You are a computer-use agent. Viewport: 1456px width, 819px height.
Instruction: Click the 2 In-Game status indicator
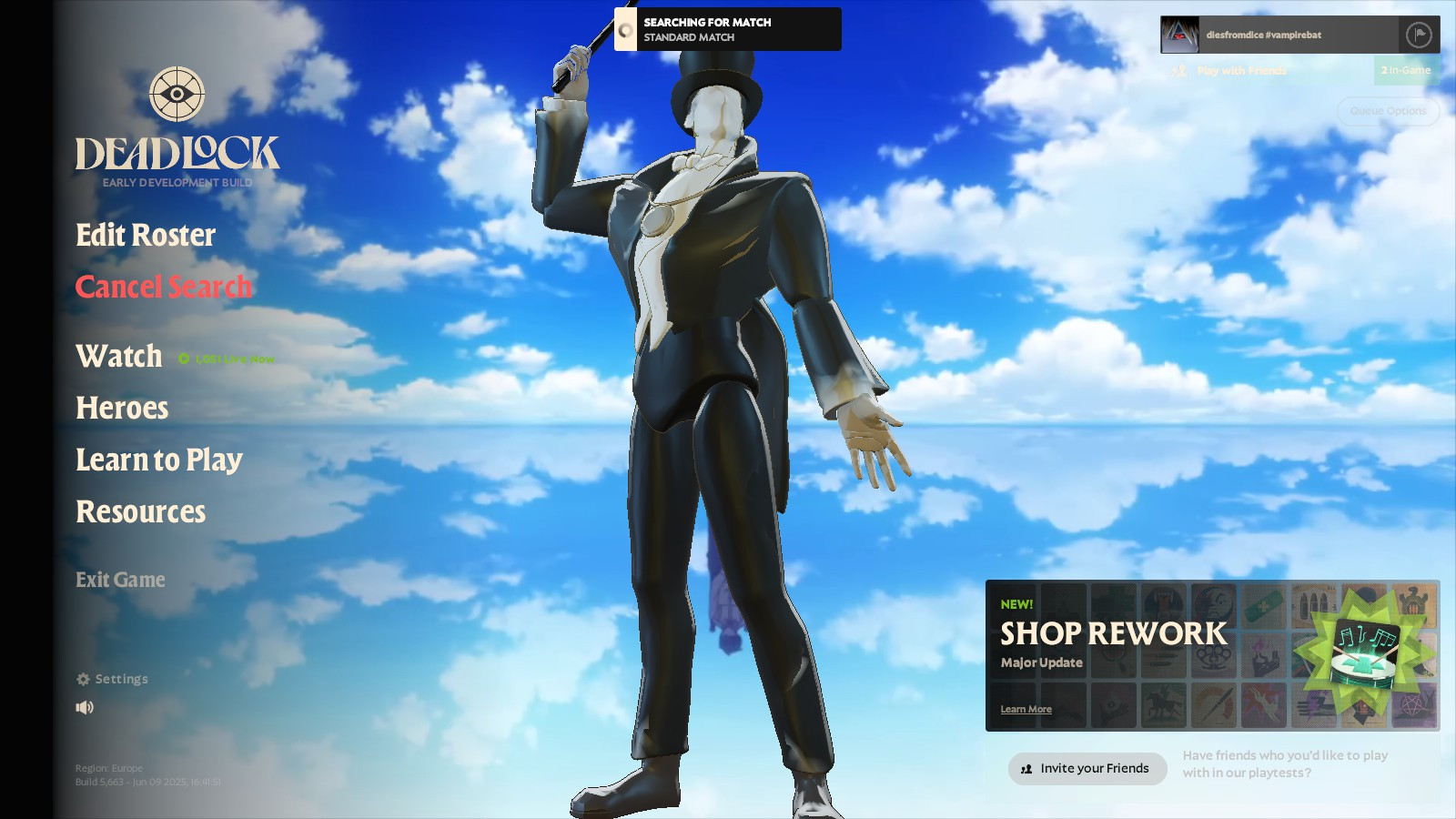1404,71
